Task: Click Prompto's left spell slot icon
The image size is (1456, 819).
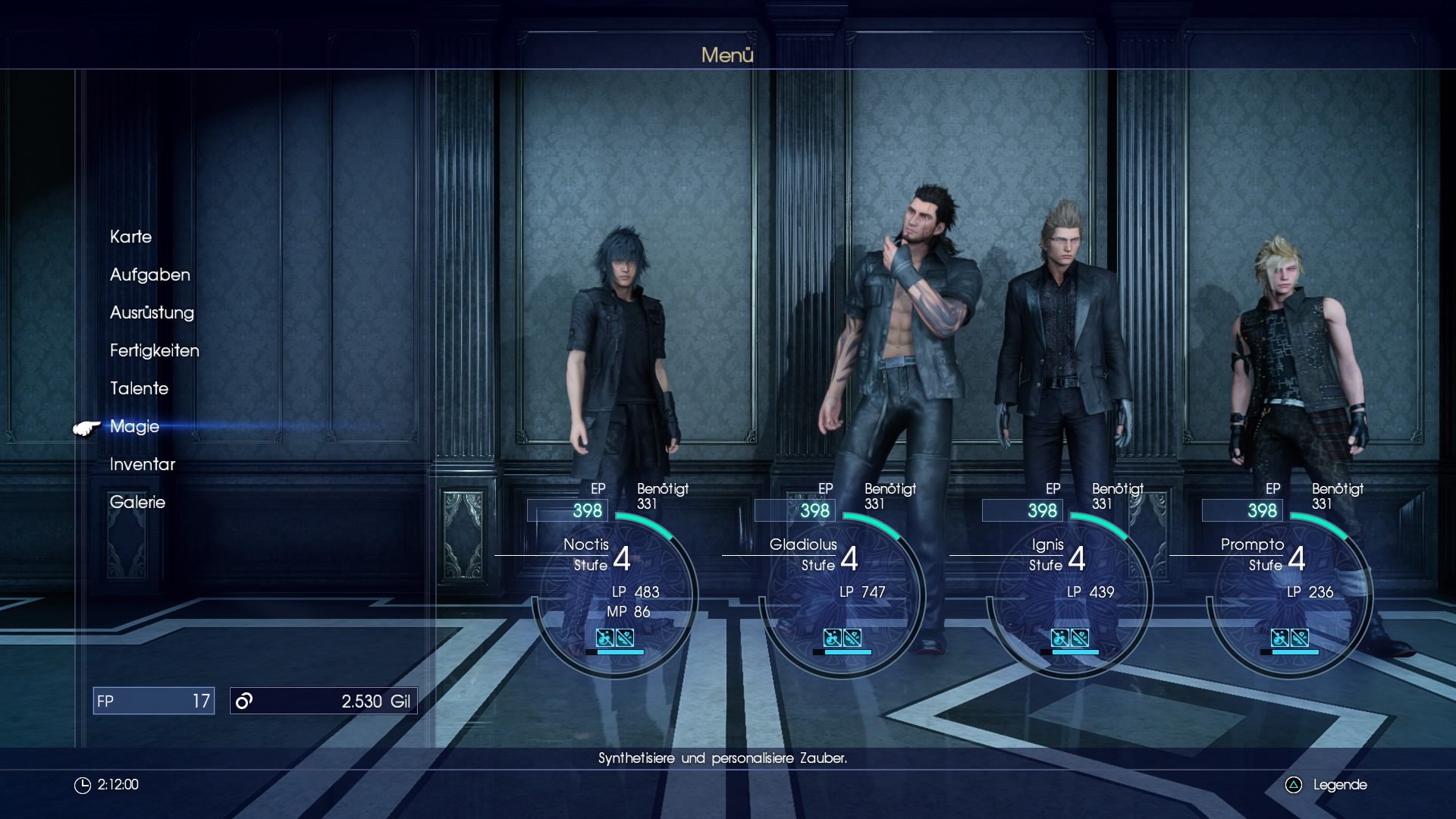Action: [x=1281, y=638]
